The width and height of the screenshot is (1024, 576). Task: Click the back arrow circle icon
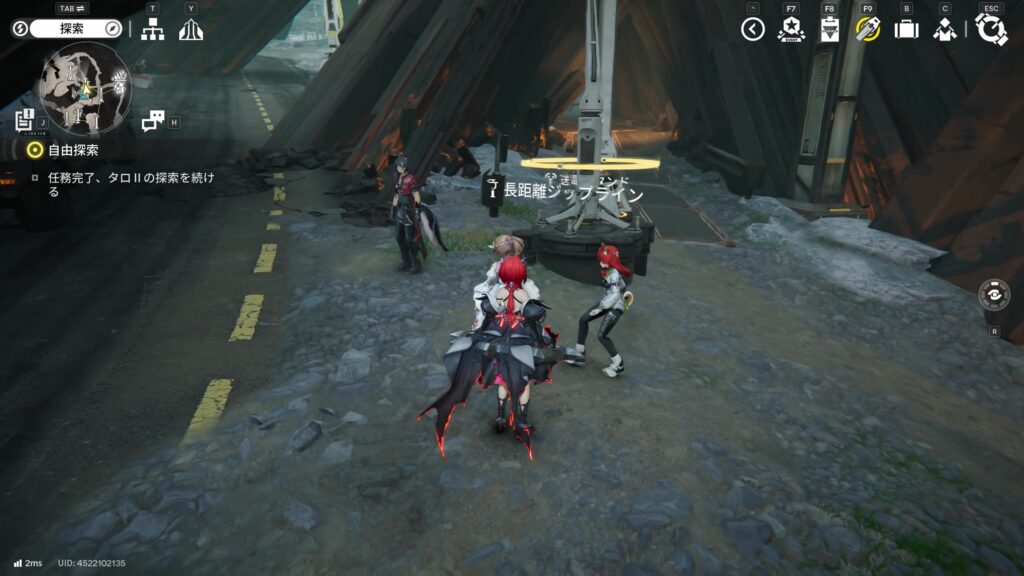coord(753,29)
